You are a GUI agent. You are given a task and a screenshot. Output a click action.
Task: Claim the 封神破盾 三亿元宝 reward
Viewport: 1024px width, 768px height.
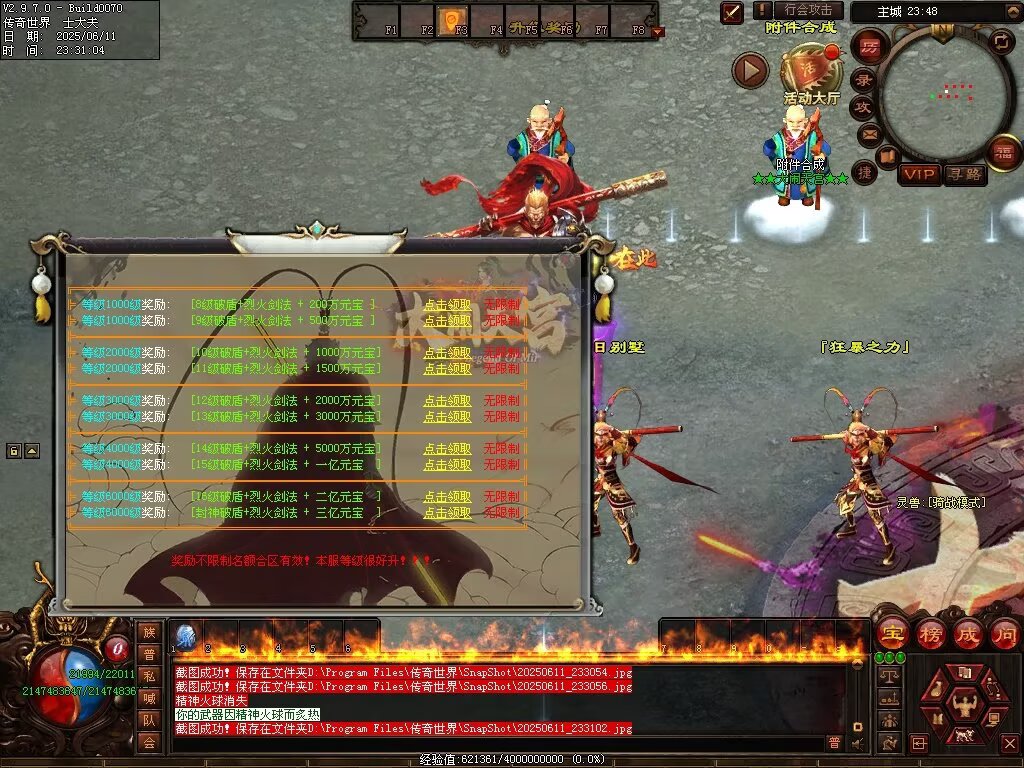(447, 513)
